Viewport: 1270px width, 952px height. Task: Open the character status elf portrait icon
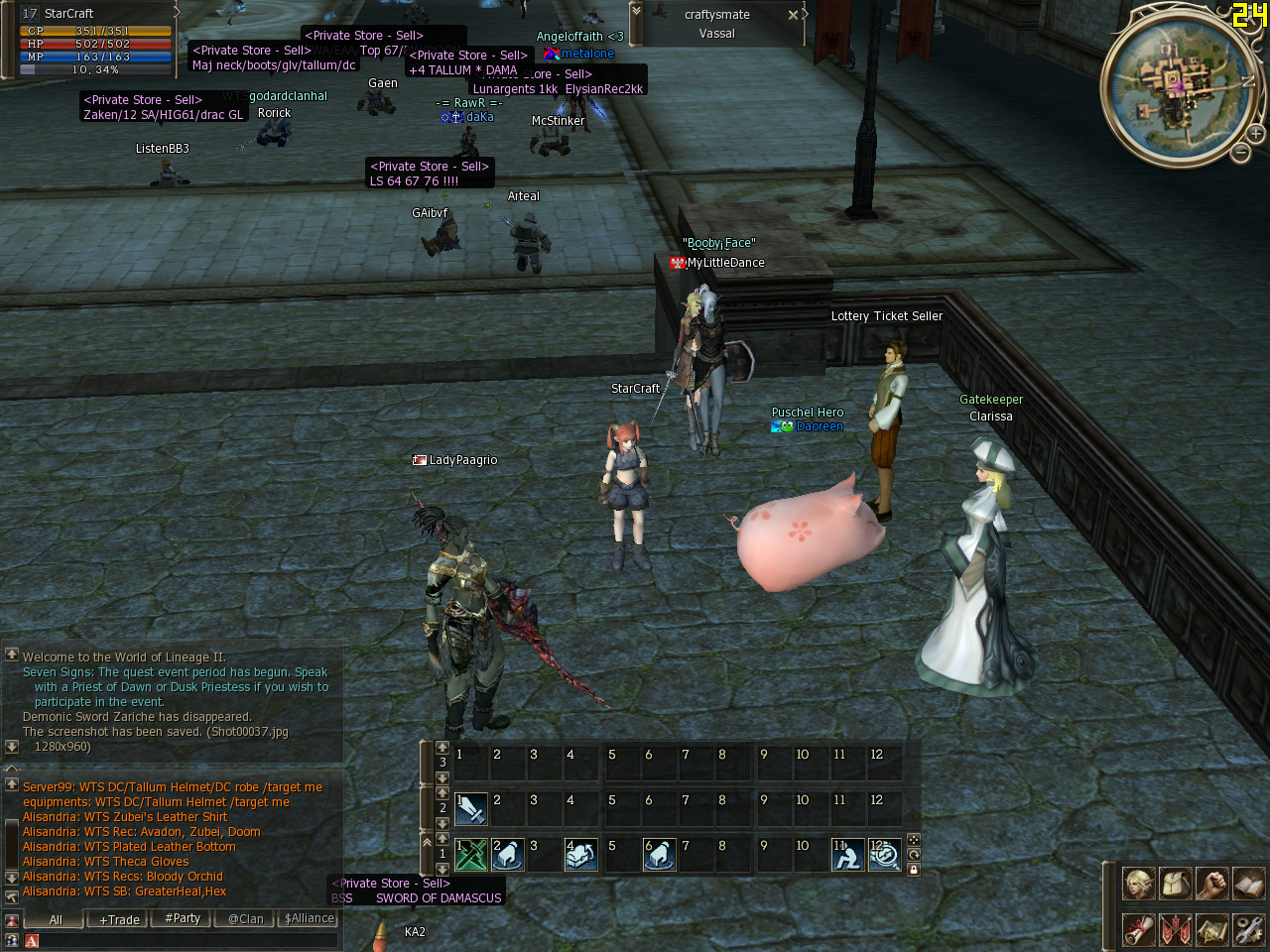click(x=1138, y=883)
